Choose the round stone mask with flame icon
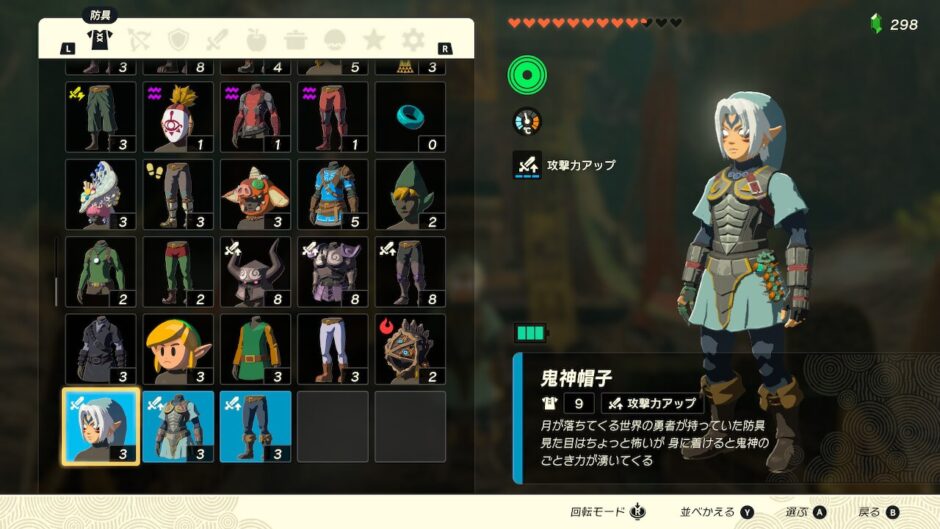Viewport: 940px width, 529px height. pos(410,349)
